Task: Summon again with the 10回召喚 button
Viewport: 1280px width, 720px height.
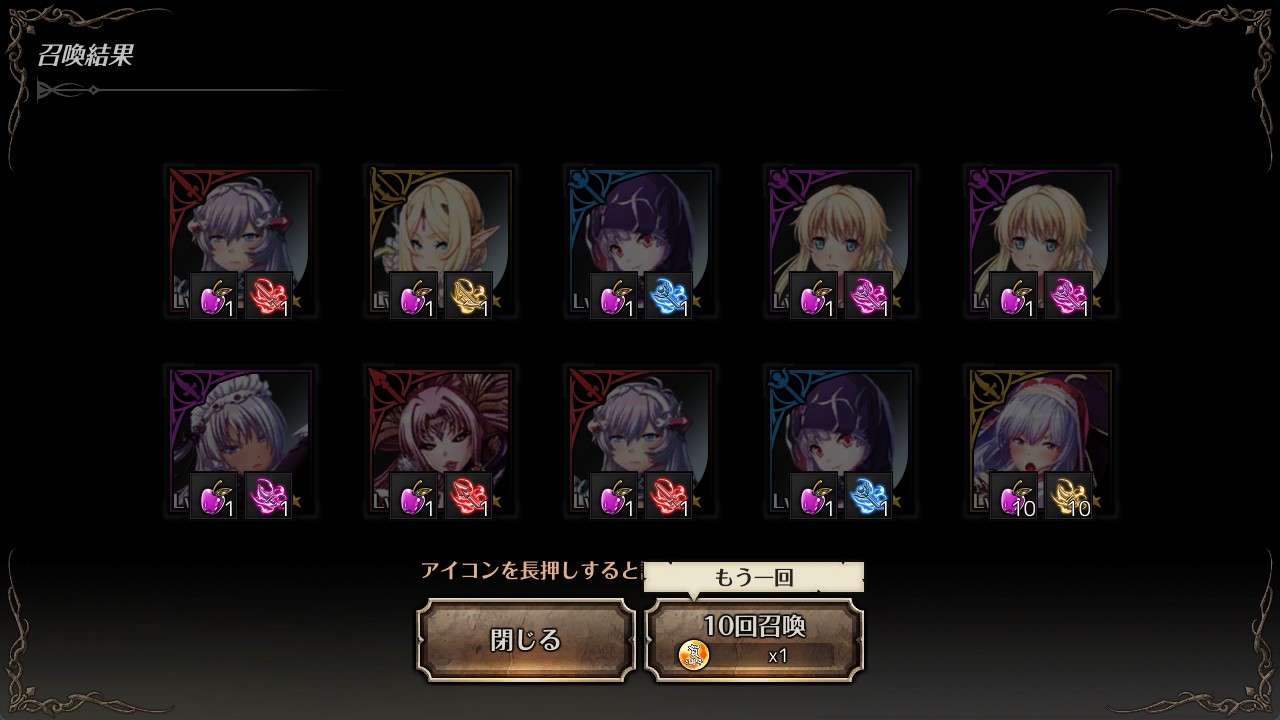Action: (754, 640)
